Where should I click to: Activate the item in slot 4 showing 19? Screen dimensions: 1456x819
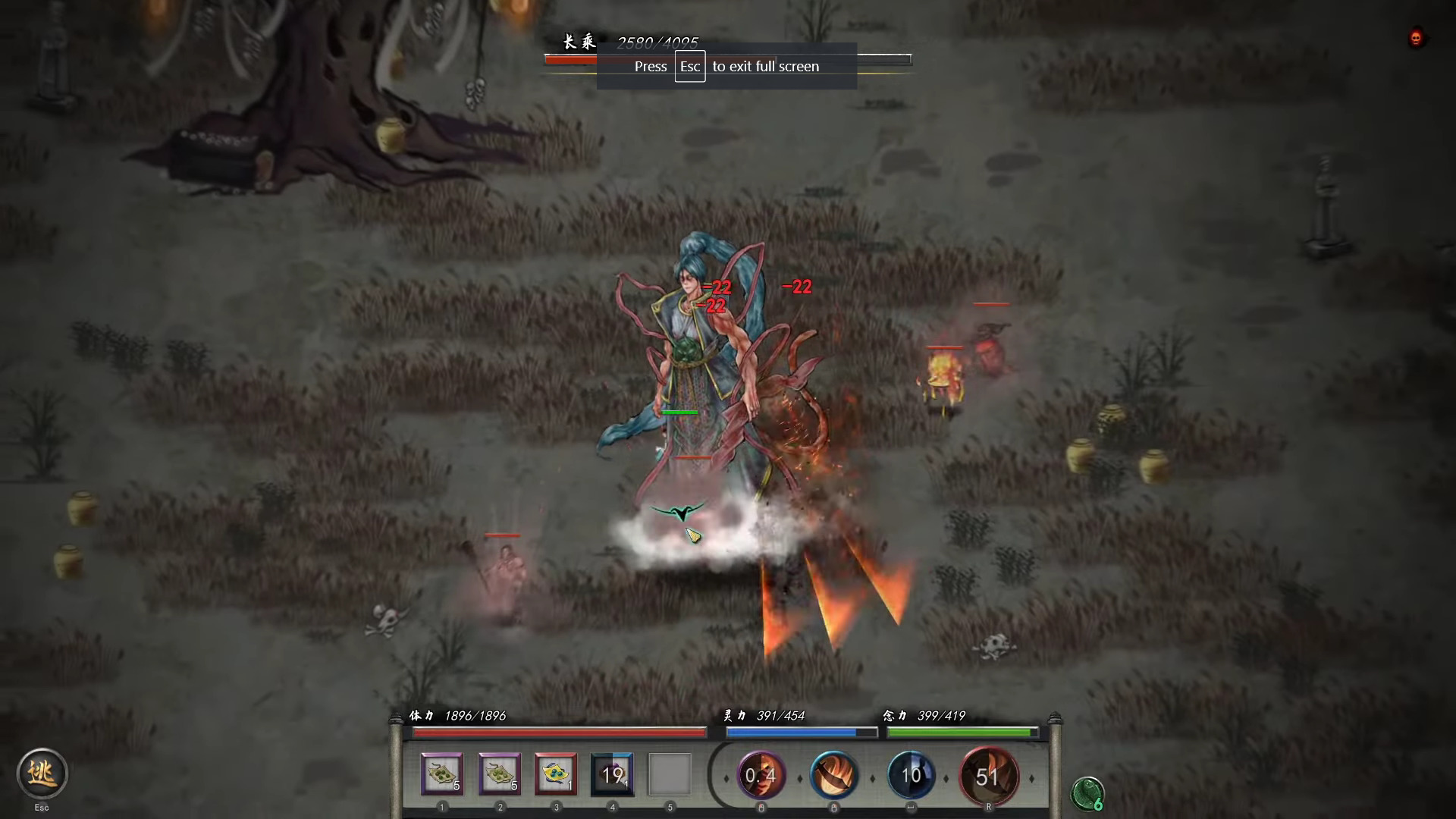coord(613,774)
